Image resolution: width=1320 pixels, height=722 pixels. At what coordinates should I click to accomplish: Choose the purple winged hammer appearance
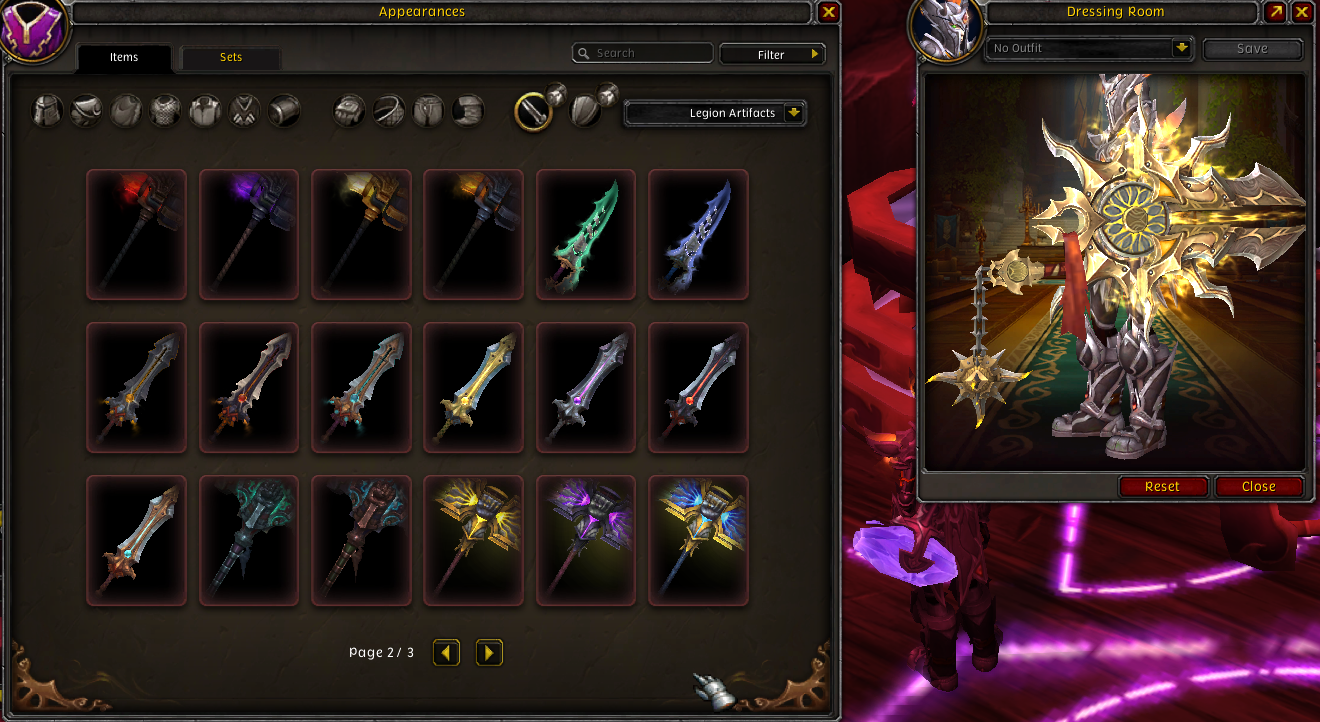[x=586, y=540]
